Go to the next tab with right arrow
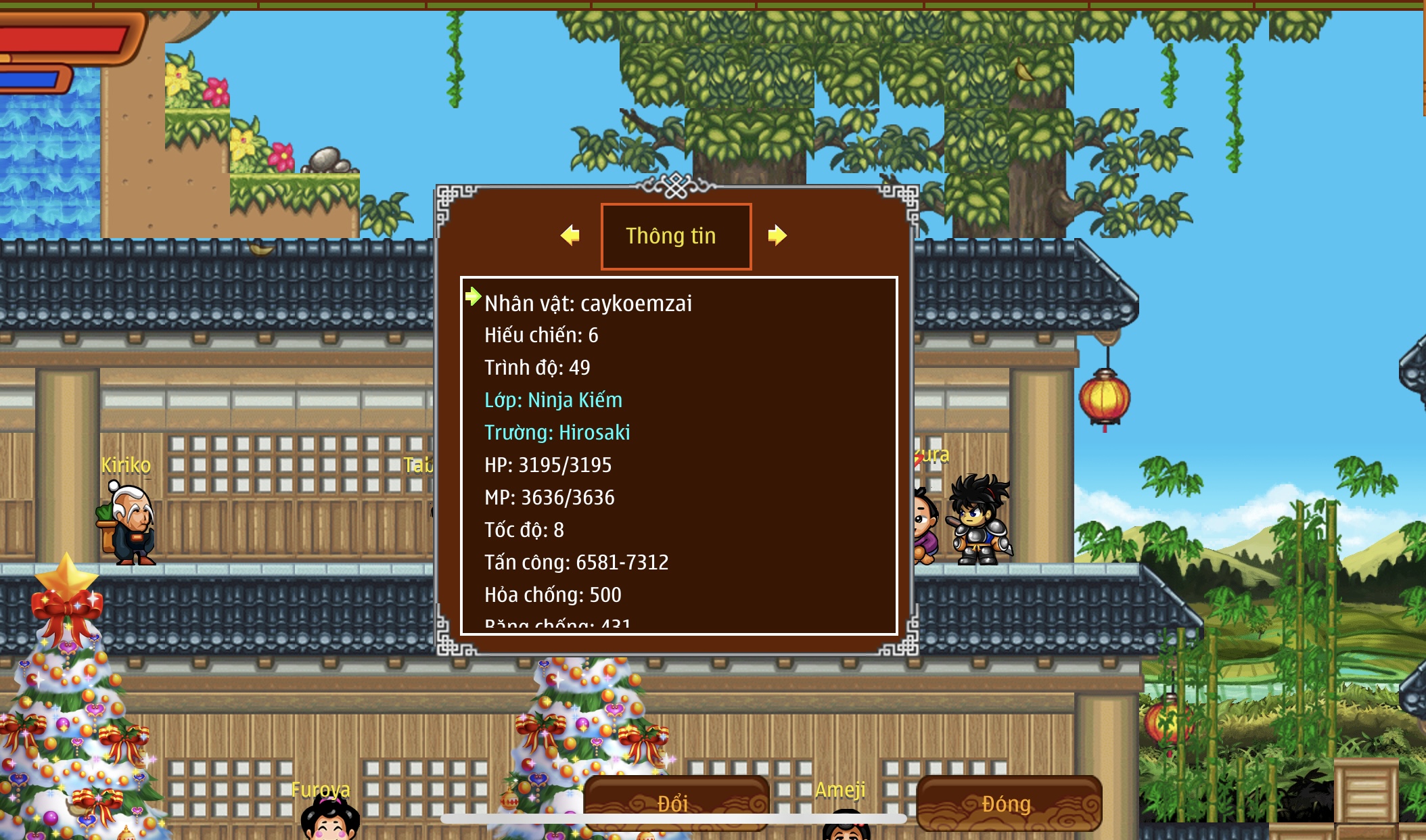Viewport: 1426px width, 840px height. (777, 235)
